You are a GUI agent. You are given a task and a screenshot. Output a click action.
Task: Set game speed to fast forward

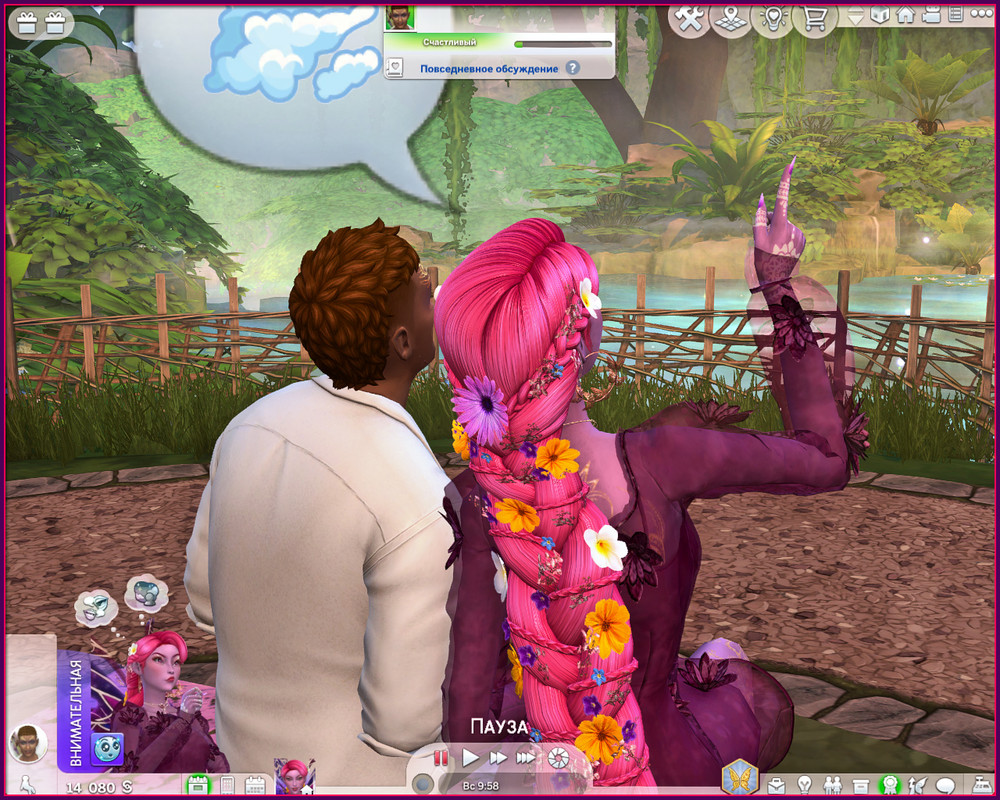tap(497, 758)
